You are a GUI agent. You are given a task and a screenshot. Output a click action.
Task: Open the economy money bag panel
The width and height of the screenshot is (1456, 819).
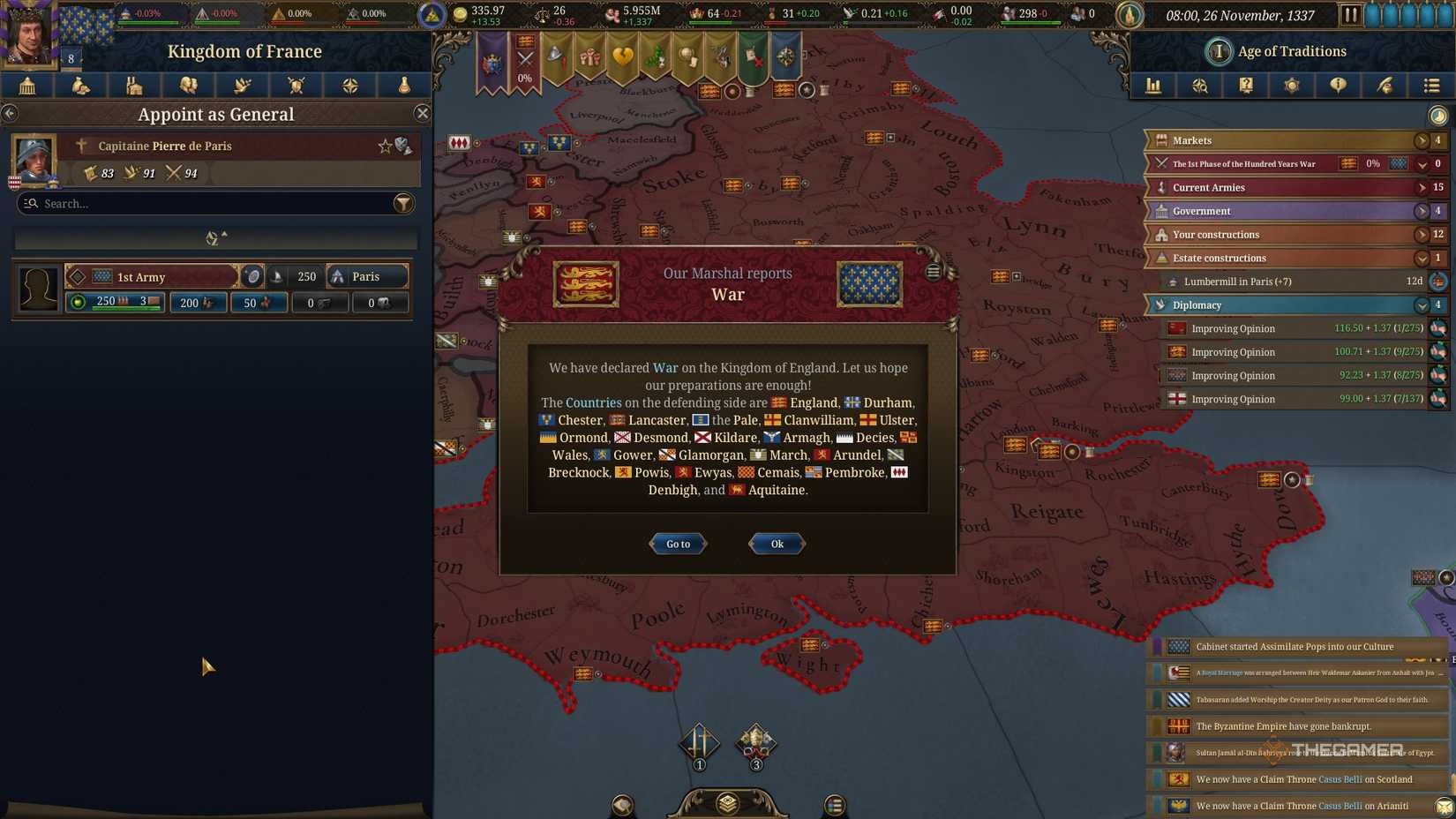80,86
